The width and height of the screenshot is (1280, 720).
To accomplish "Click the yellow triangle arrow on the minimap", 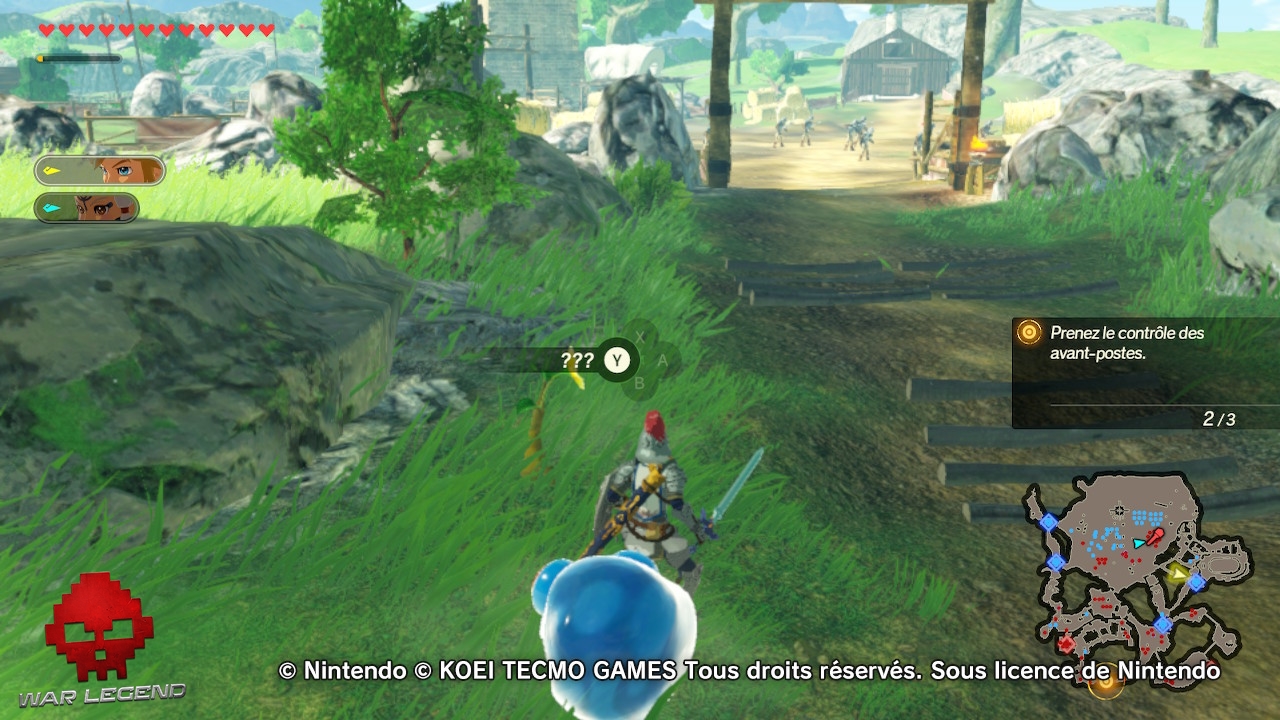I will point(1178,572).
